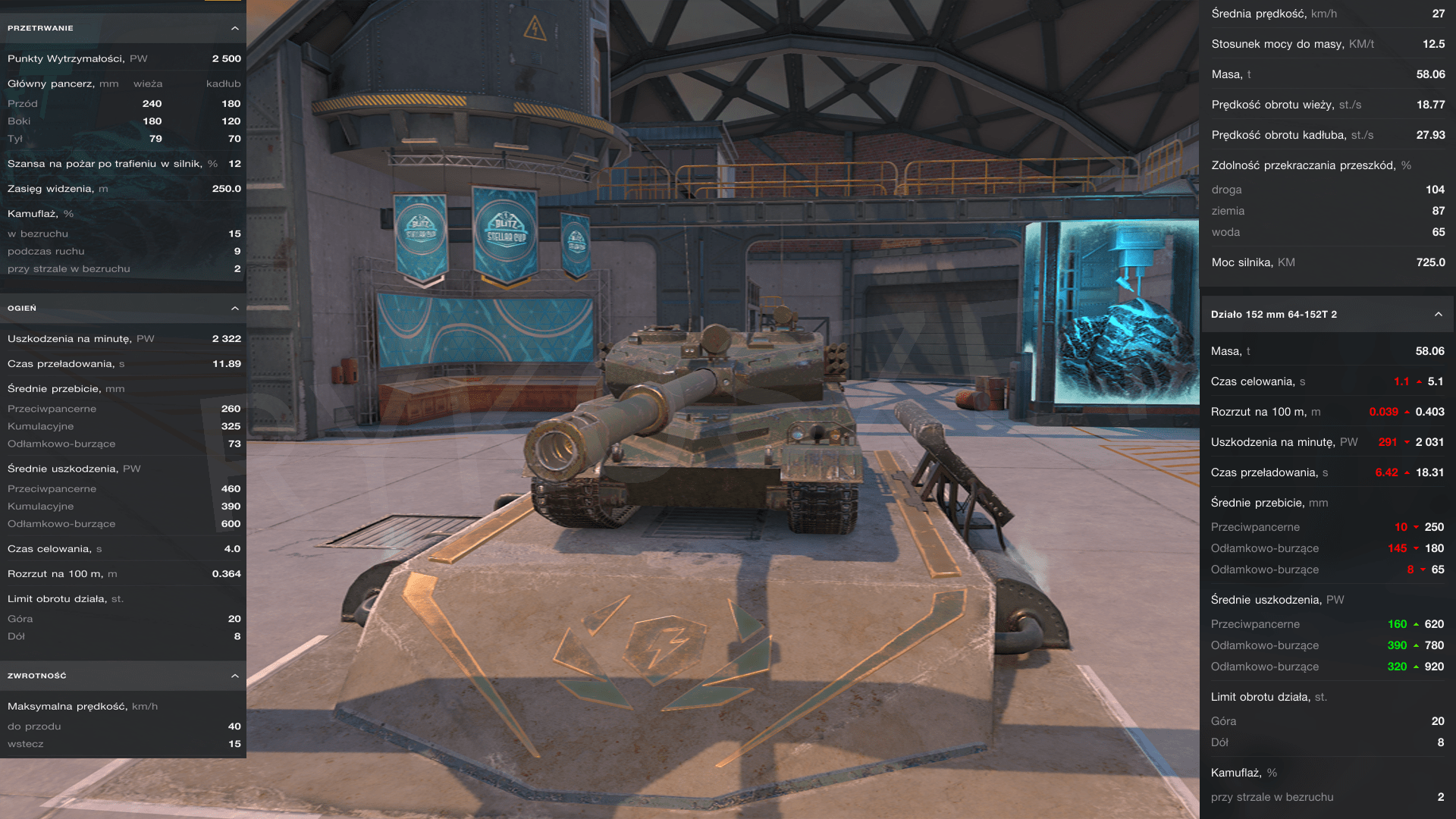Image resolution: width=1456 pixels, height=819 pixels.
Task: Collapse the ZWROTNOŚĆ stats section
Action: click(235, 676)
